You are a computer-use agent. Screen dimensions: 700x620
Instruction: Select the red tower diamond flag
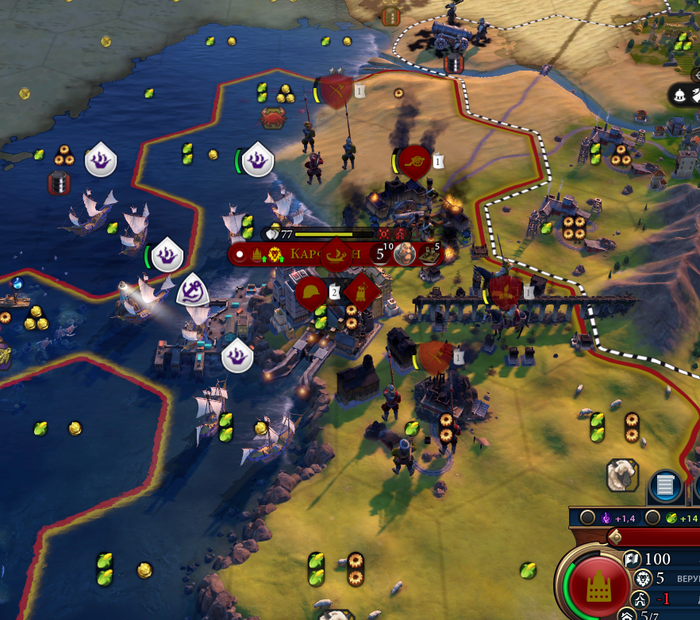pyautogui.click(x=363, y=292)
